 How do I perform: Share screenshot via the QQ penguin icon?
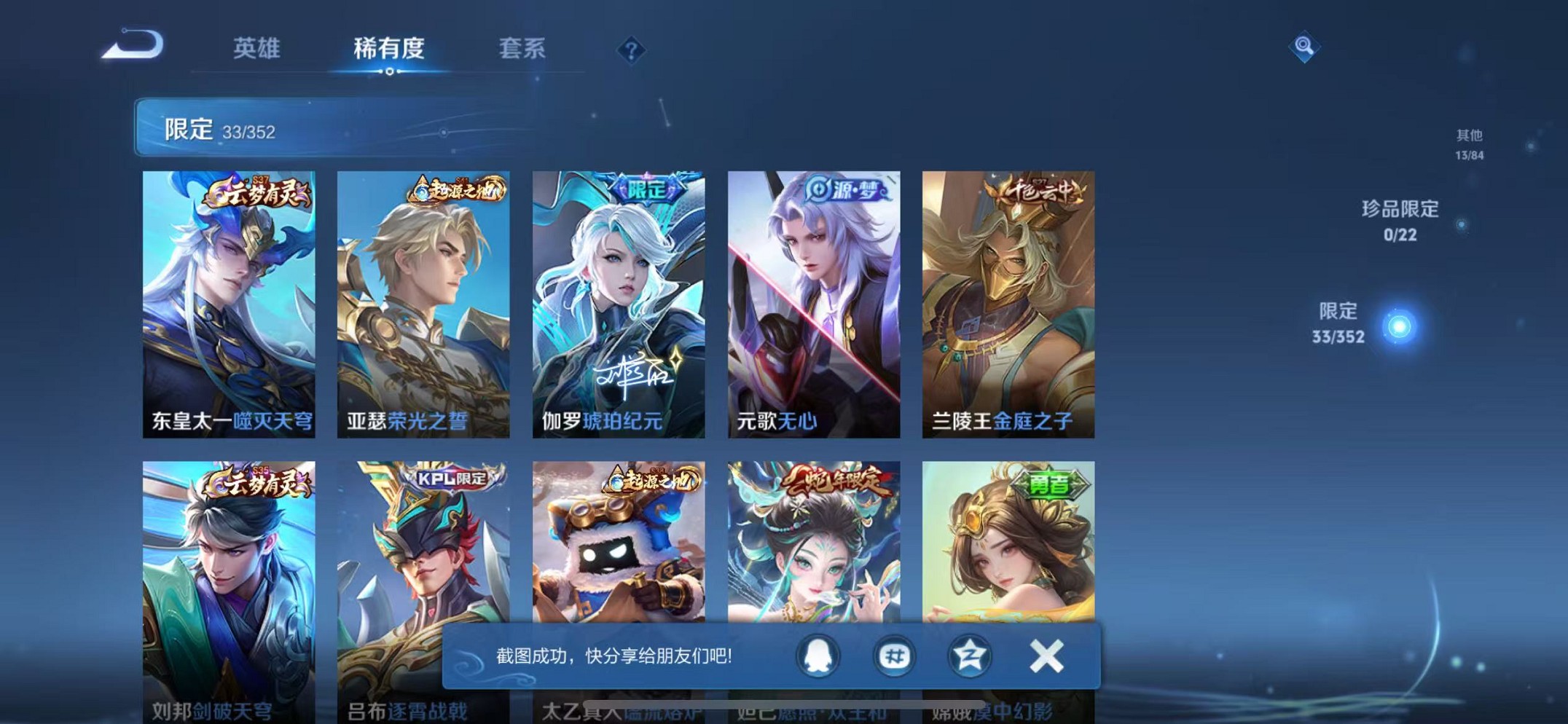tap(819, 655)
